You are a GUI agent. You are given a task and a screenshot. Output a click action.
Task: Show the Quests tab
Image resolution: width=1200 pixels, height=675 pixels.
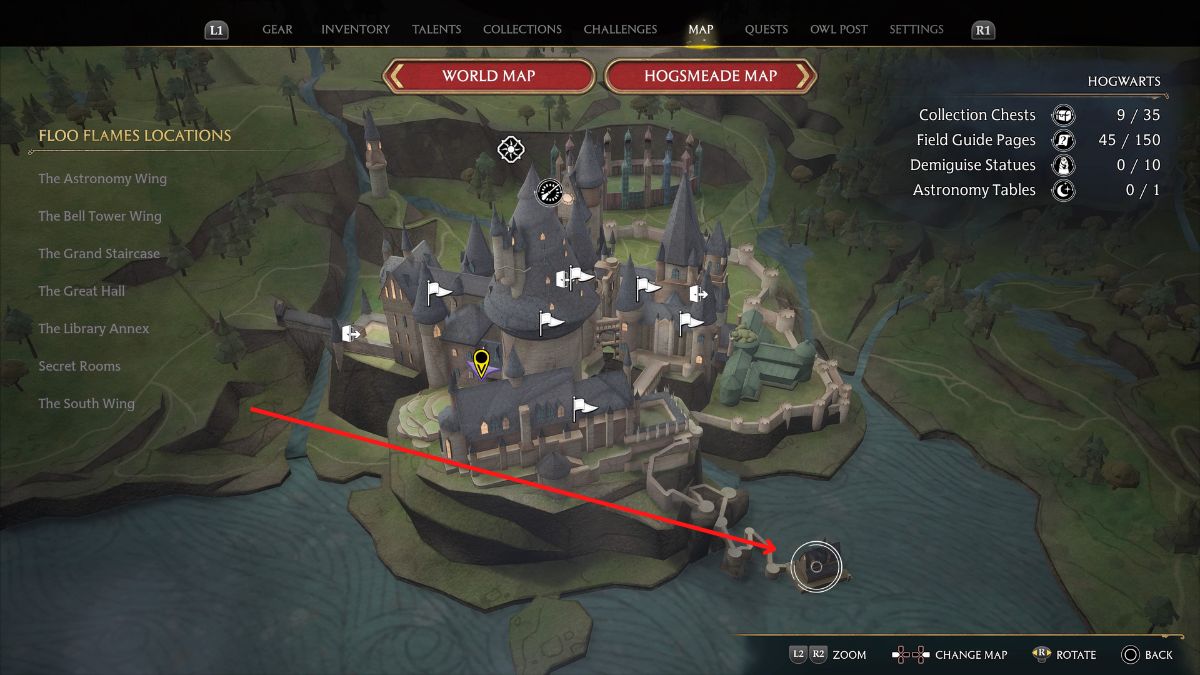766,30
